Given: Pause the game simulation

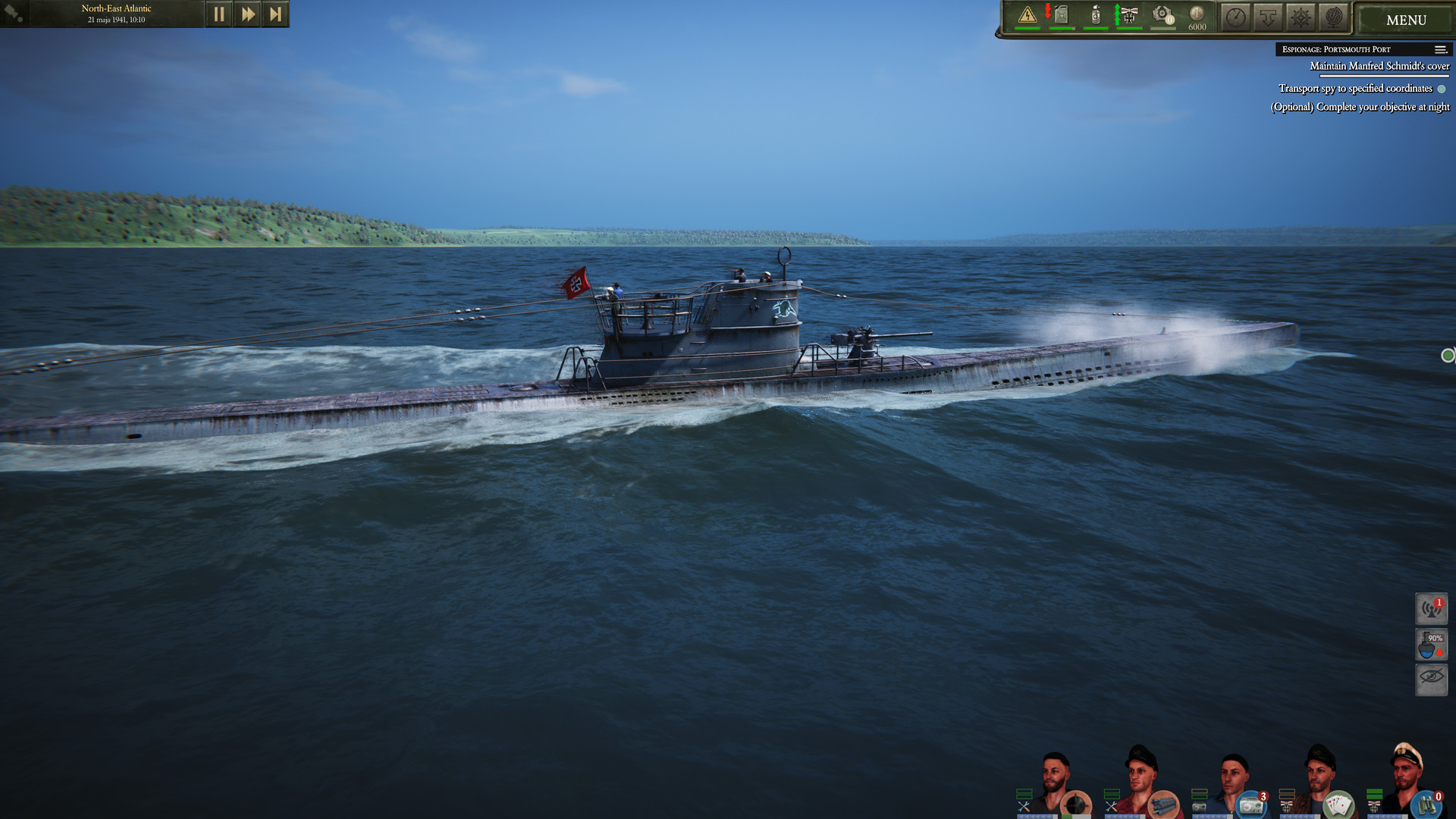Looking at the screenshot, I should pyautogui.click(x=219, y=13).
